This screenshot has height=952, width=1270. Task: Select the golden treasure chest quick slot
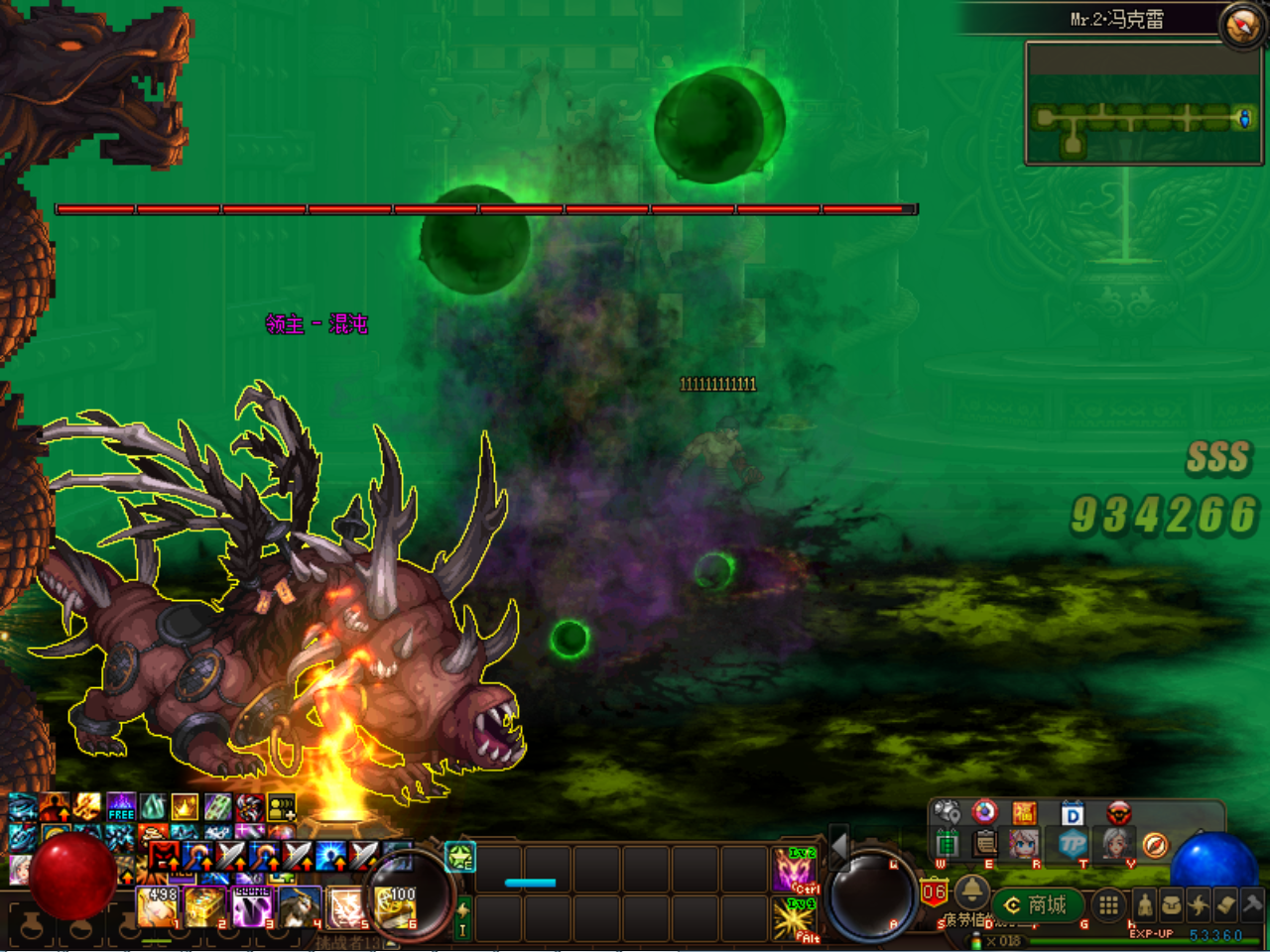coord(205,907)
